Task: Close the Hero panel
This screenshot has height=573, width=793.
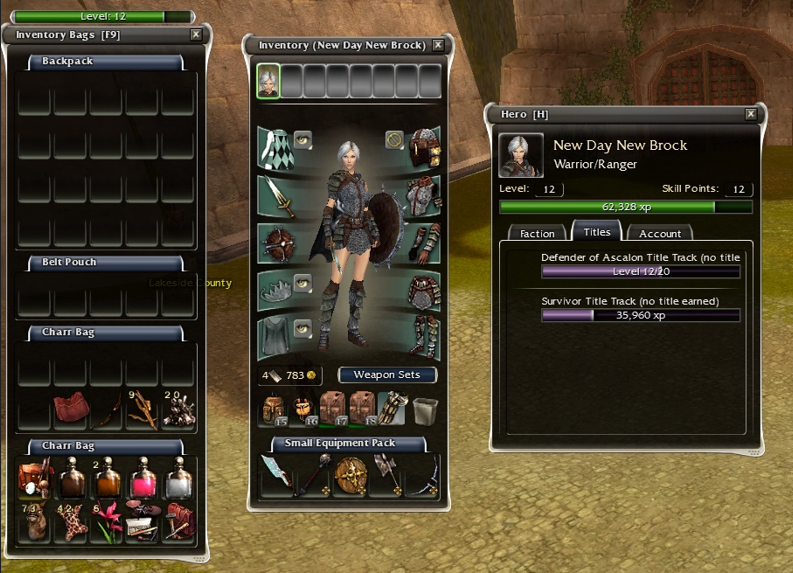Action: 751,114
